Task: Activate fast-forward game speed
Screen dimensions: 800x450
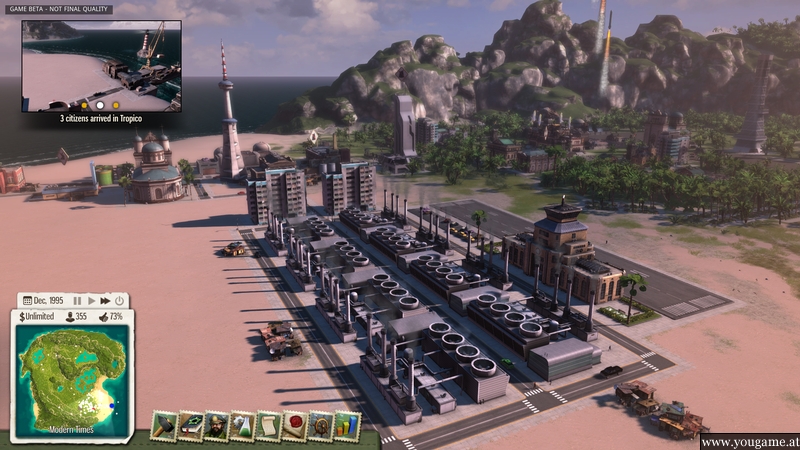Action: pyautogui.click(x=105, y=300)
